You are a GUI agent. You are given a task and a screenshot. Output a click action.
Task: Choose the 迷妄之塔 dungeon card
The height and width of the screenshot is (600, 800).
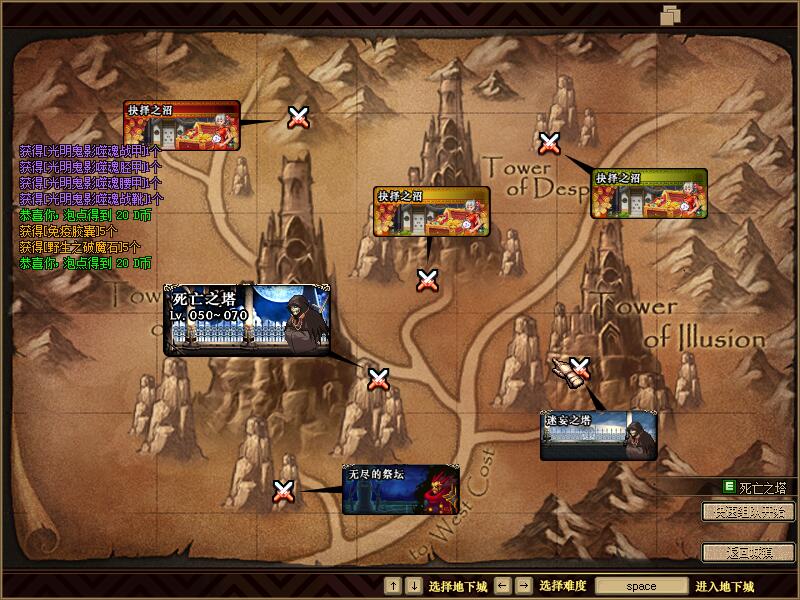(598, 436)
